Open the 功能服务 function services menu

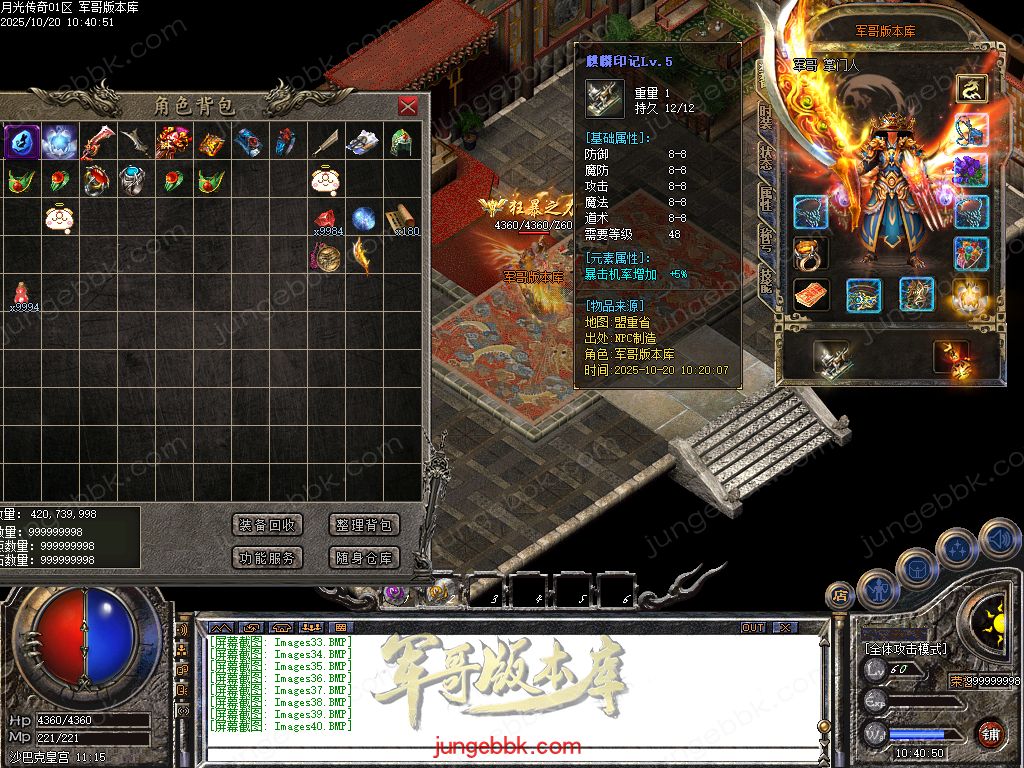tap(267, 558)
